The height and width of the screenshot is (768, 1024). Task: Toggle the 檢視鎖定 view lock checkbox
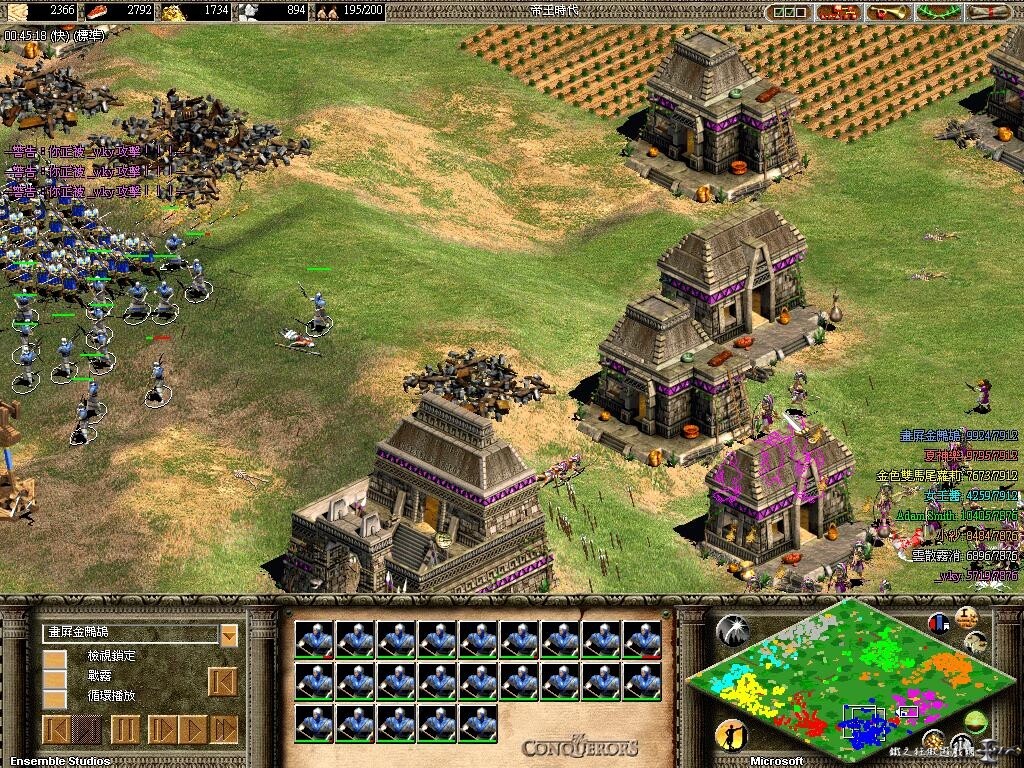coord(55,660)
